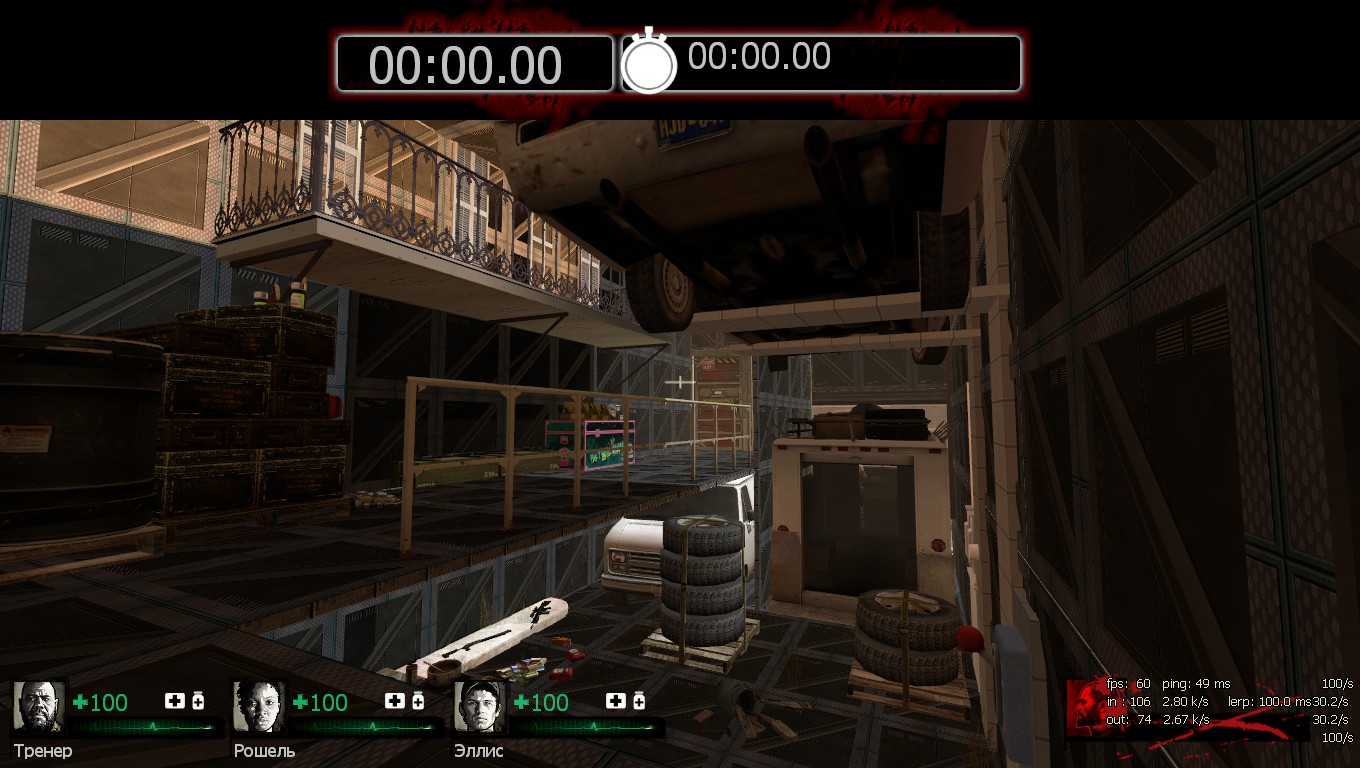This screenshot has height=768, width=1360.
Task: Click Рошель's first aid kit icon
Action: pyautogui.click(x=395, y=701)
